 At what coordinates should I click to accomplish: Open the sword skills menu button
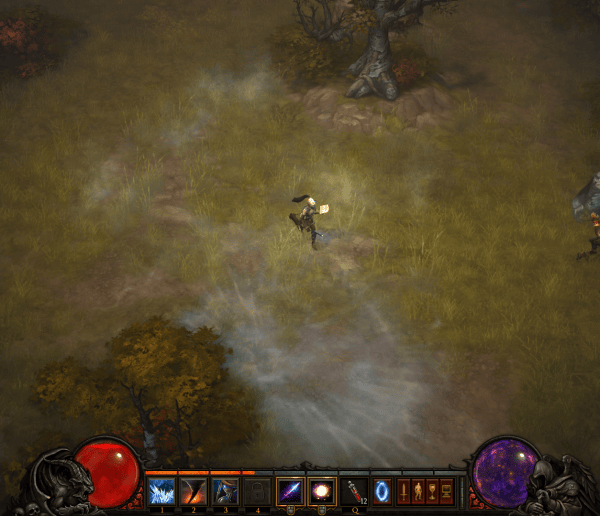pos(404,491)
